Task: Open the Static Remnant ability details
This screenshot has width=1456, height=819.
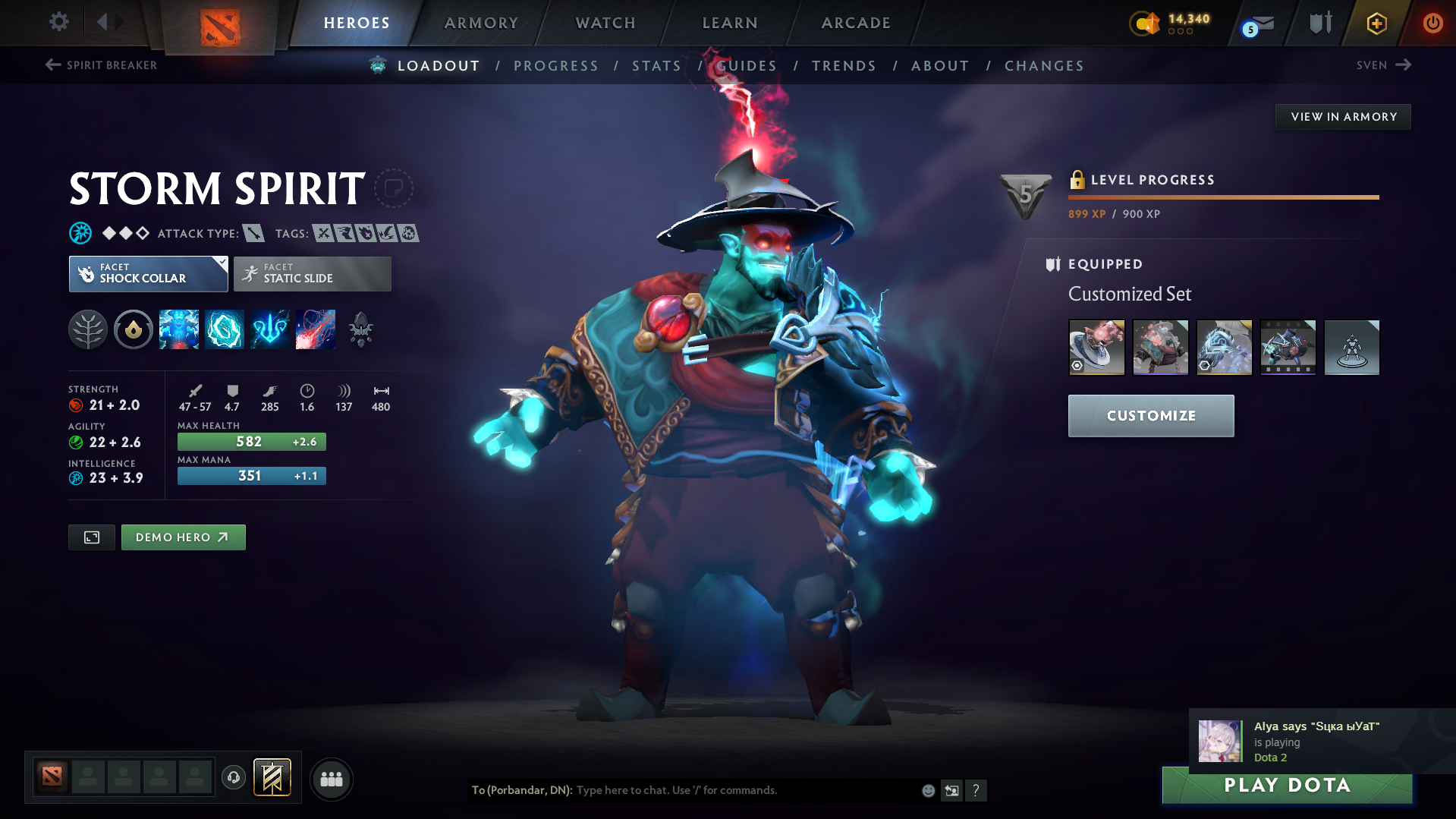Action: (179, 329)
